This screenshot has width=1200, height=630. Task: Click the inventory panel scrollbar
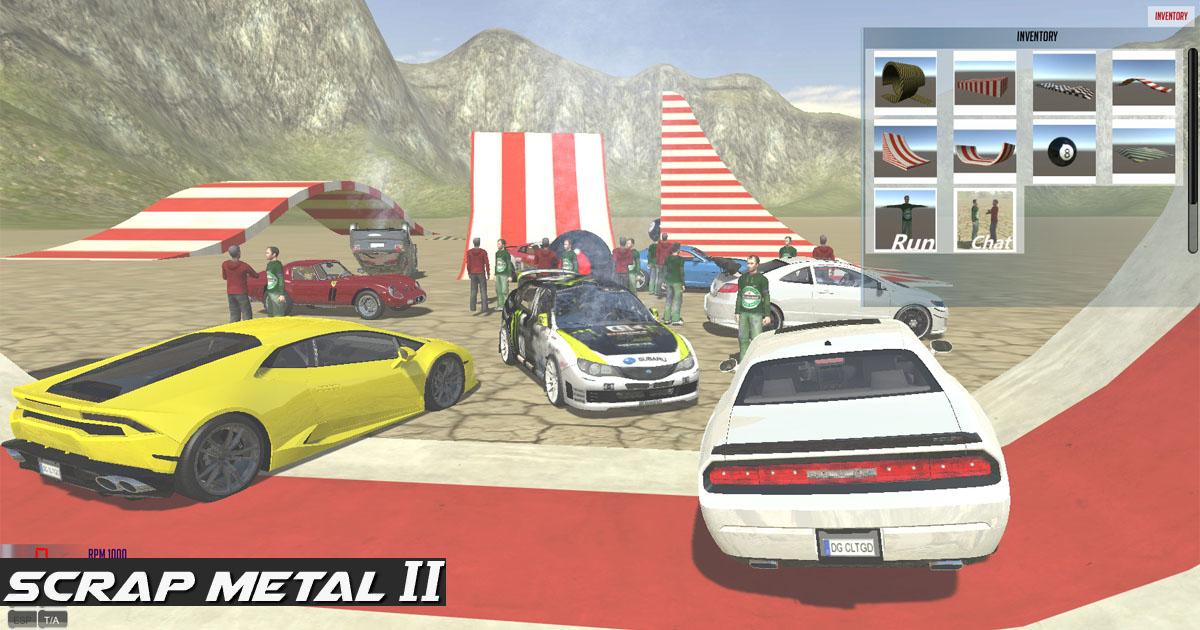coord(1192,150)
